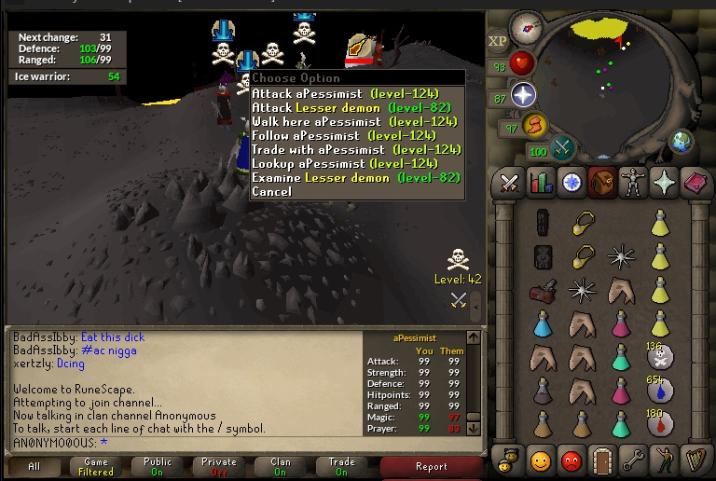The height and width of the screenshot is (481, 716).
Task: Select the blood rune stack of 180
Action: pos(658,422)
